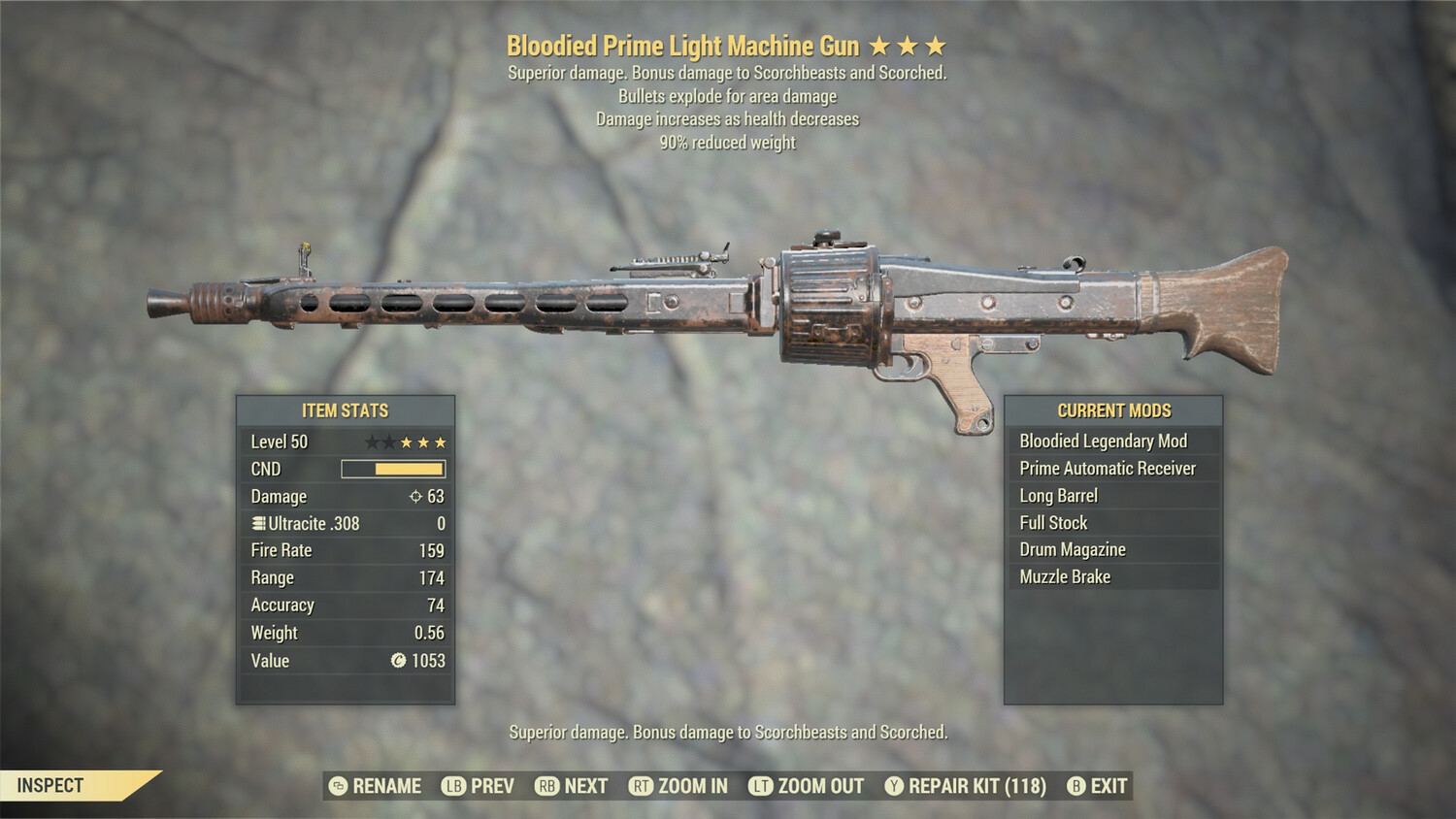Select Drum Magazine under Current Mods
This screenshot has width=1456, height=819.
coord(1114,549)
